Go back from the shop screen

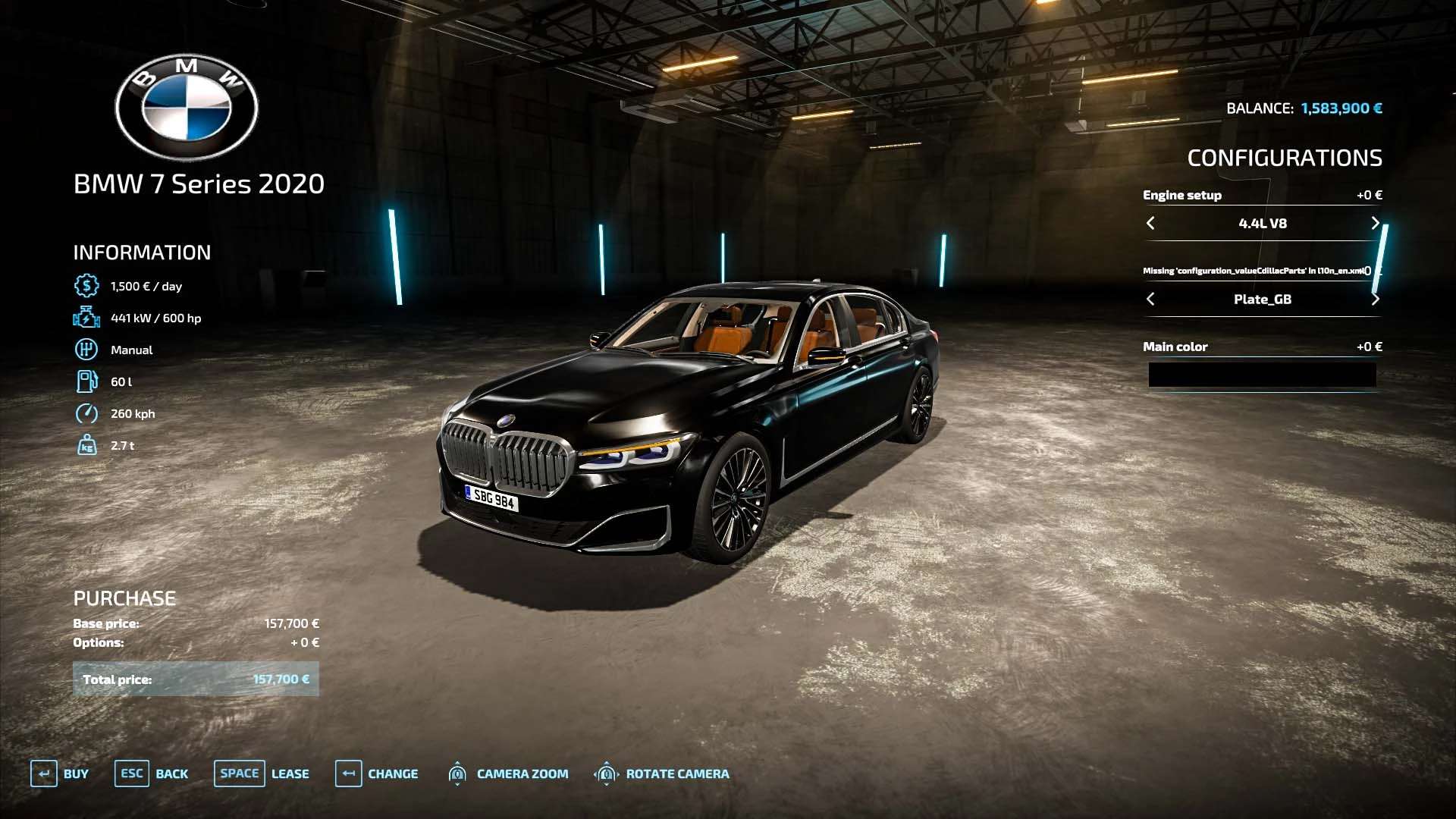tap(152, 773)
